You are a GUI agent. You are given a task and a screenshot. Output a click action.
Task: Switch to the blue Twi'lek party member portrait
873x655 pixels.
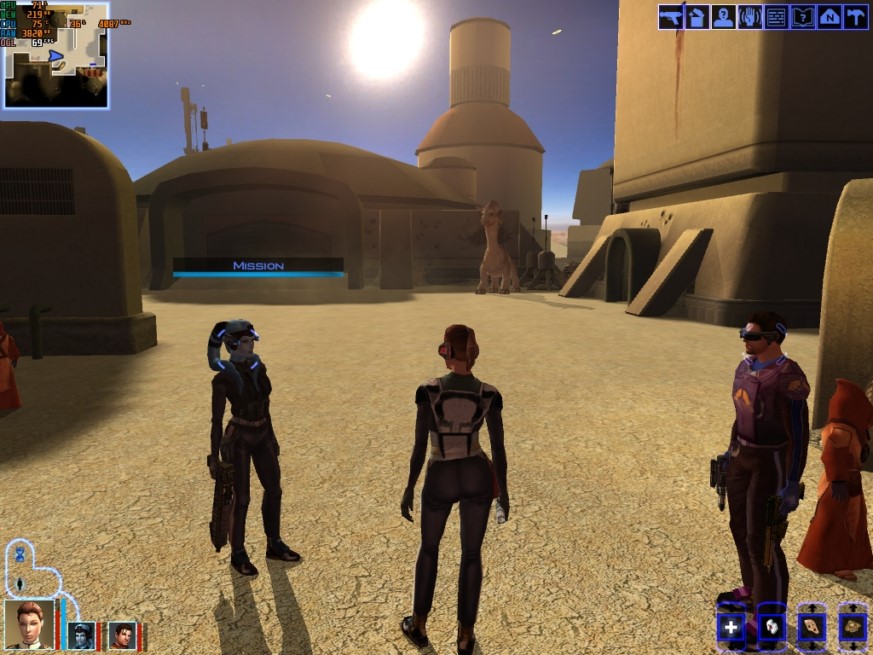coord(81,635)
